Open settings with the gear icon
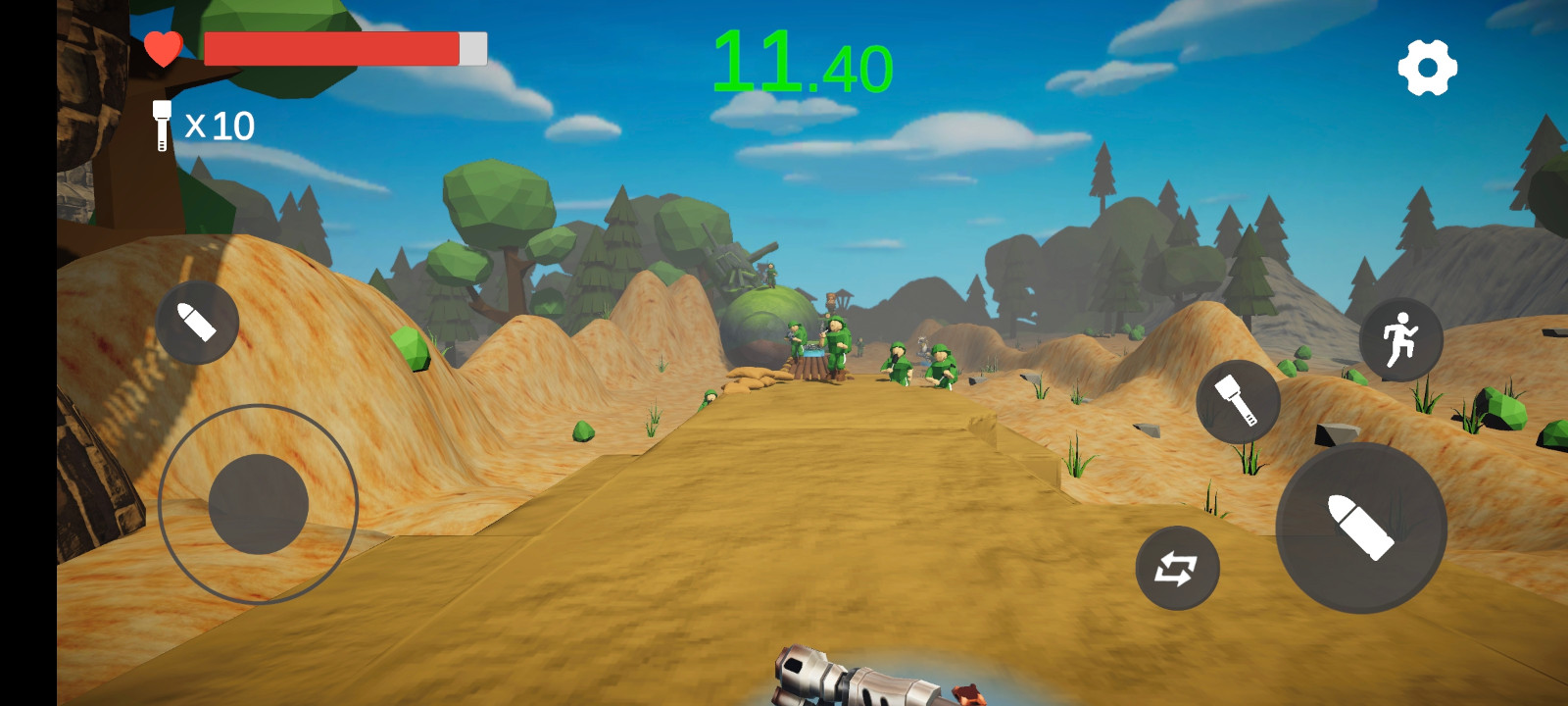Image resolution: width=1568 pixels, height=706 pixels. coord(1427,68)
